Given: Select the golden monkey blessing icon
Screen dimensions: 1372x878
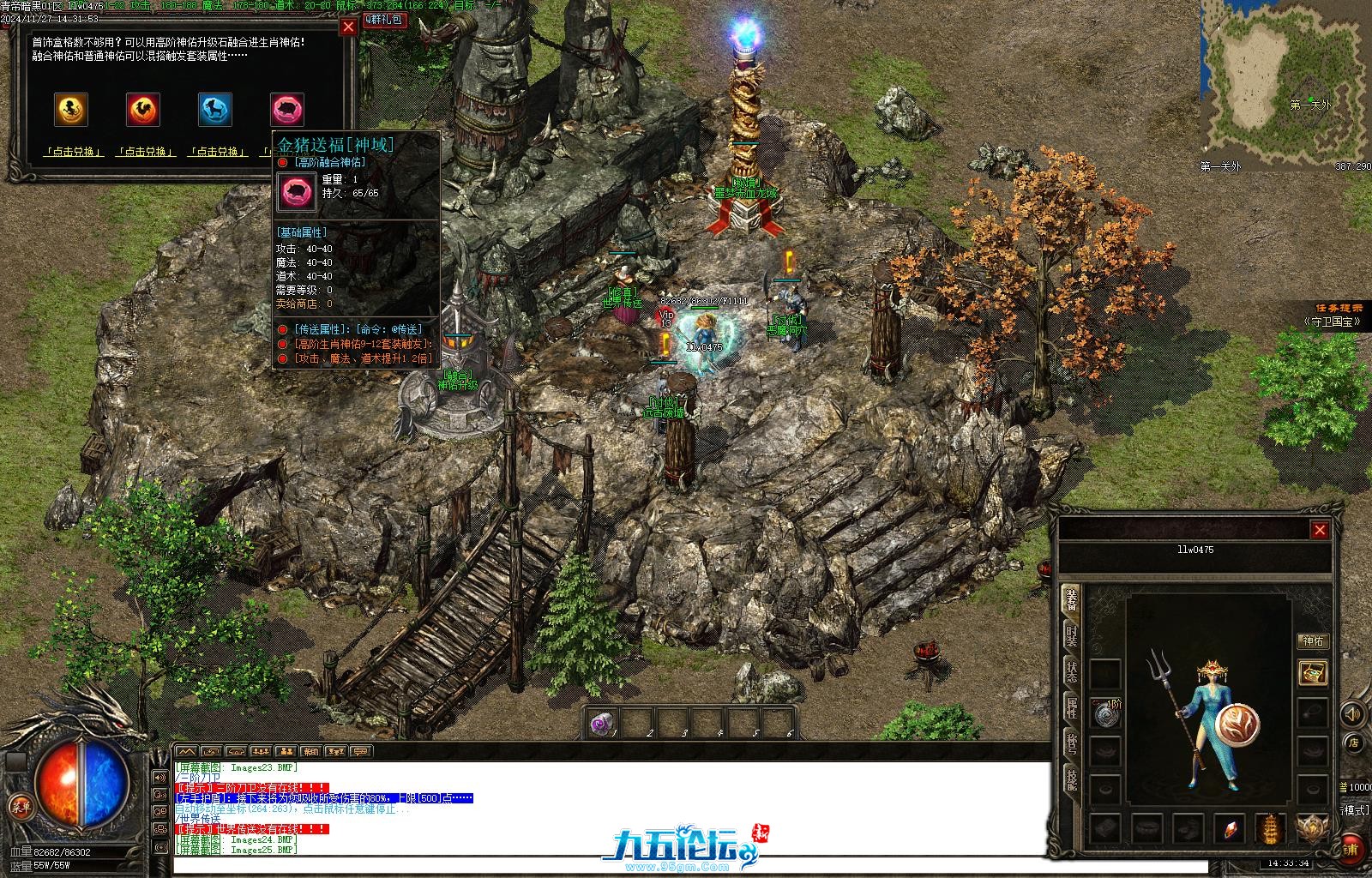Looking at the screenshot, I should point(71,109).
